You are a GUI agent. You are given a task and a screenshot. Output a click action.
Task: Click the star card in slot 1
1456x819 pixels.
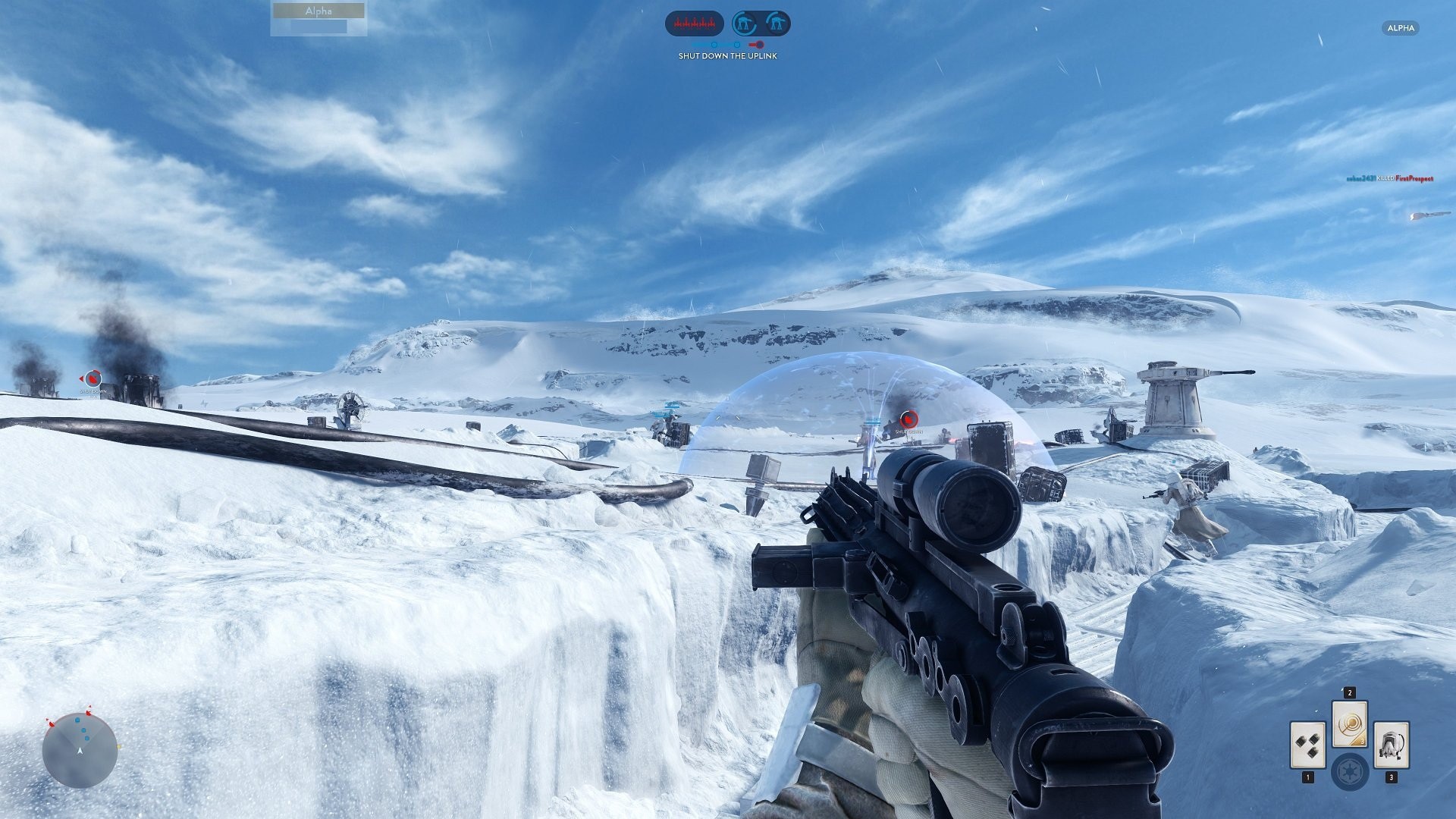tap(1308, 746)
